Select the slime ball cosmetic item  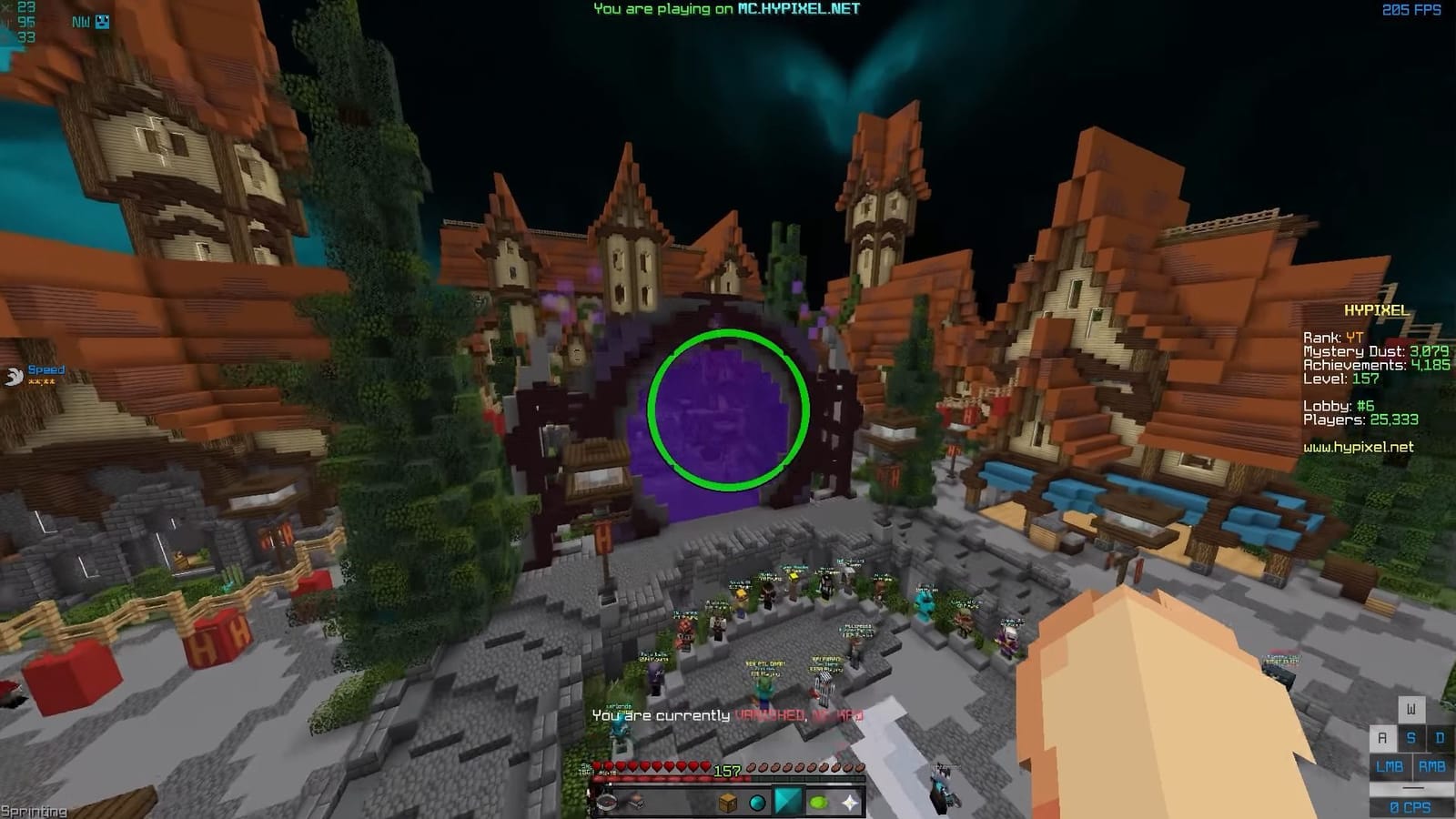pos(818,803)
